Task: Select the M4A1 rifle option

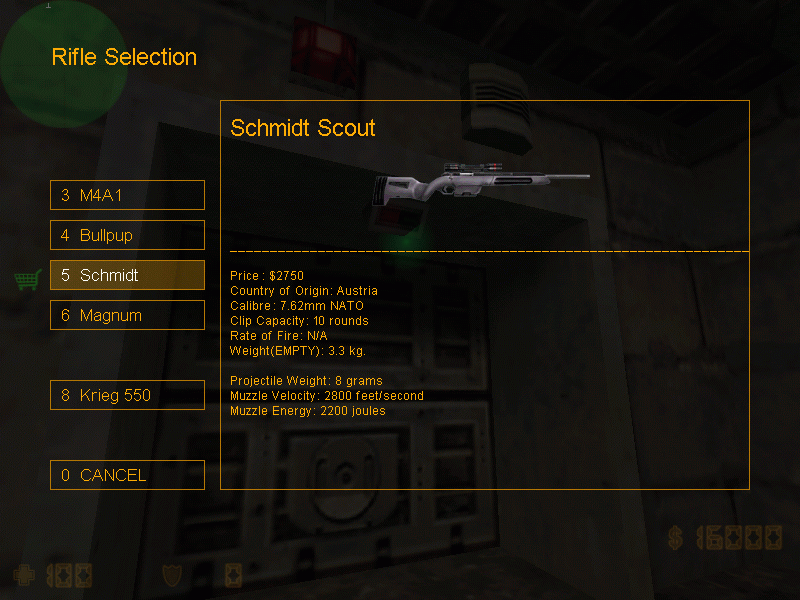Action: point(127,195)
